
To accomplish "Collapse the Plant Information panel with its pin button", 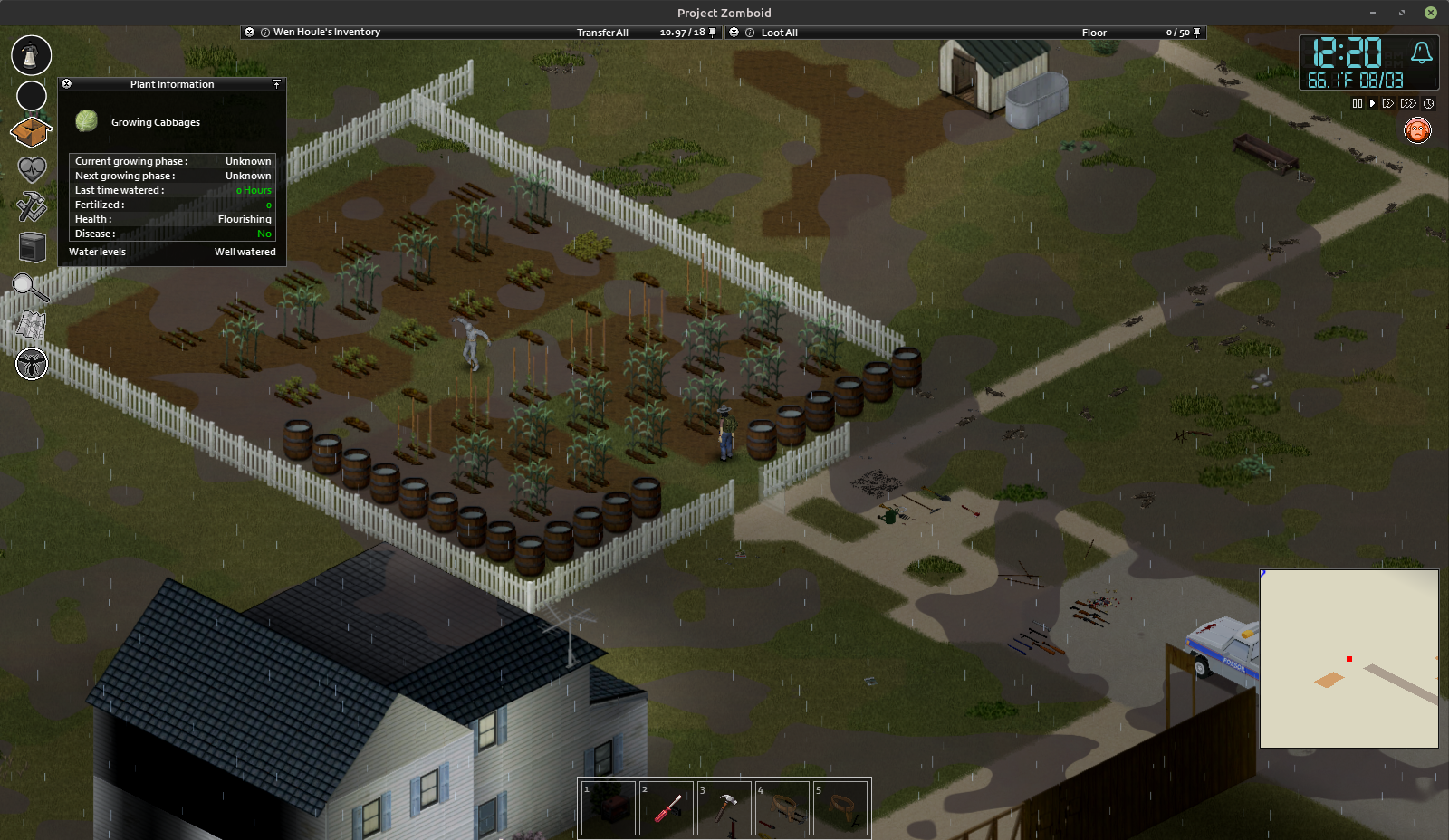I will (x=277, y=84).
